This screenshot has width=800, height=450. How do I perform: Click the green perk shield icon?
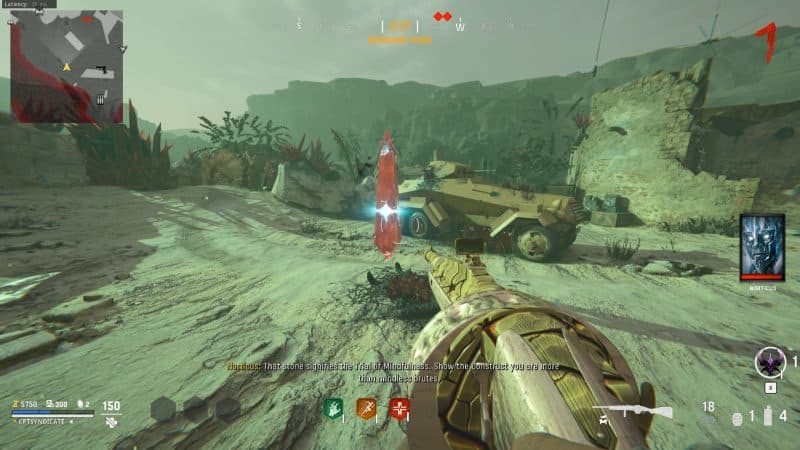pos(333,408)
